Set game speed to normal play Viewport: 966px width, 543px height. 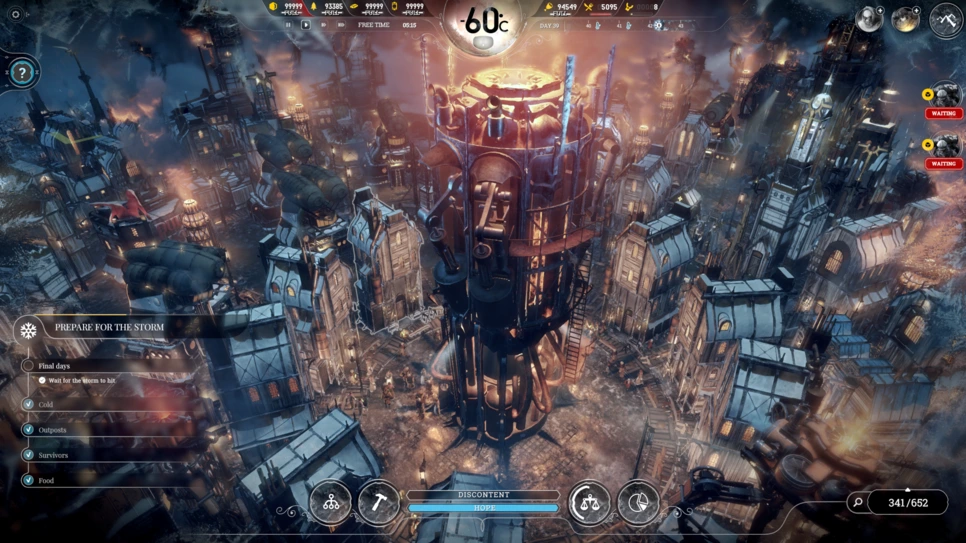point(306,25)
